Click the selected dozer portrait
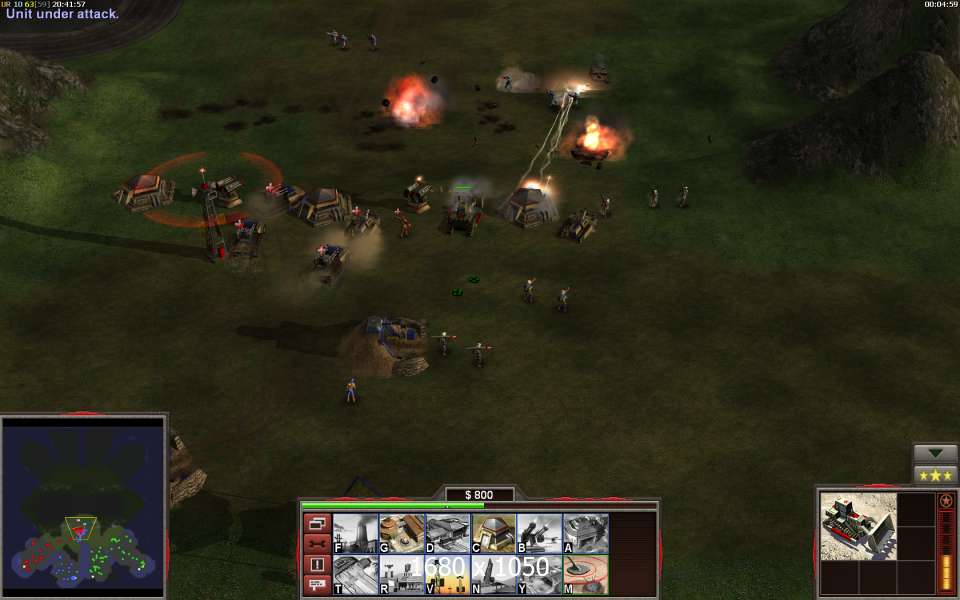960x600 pixels. click(858, 526)
